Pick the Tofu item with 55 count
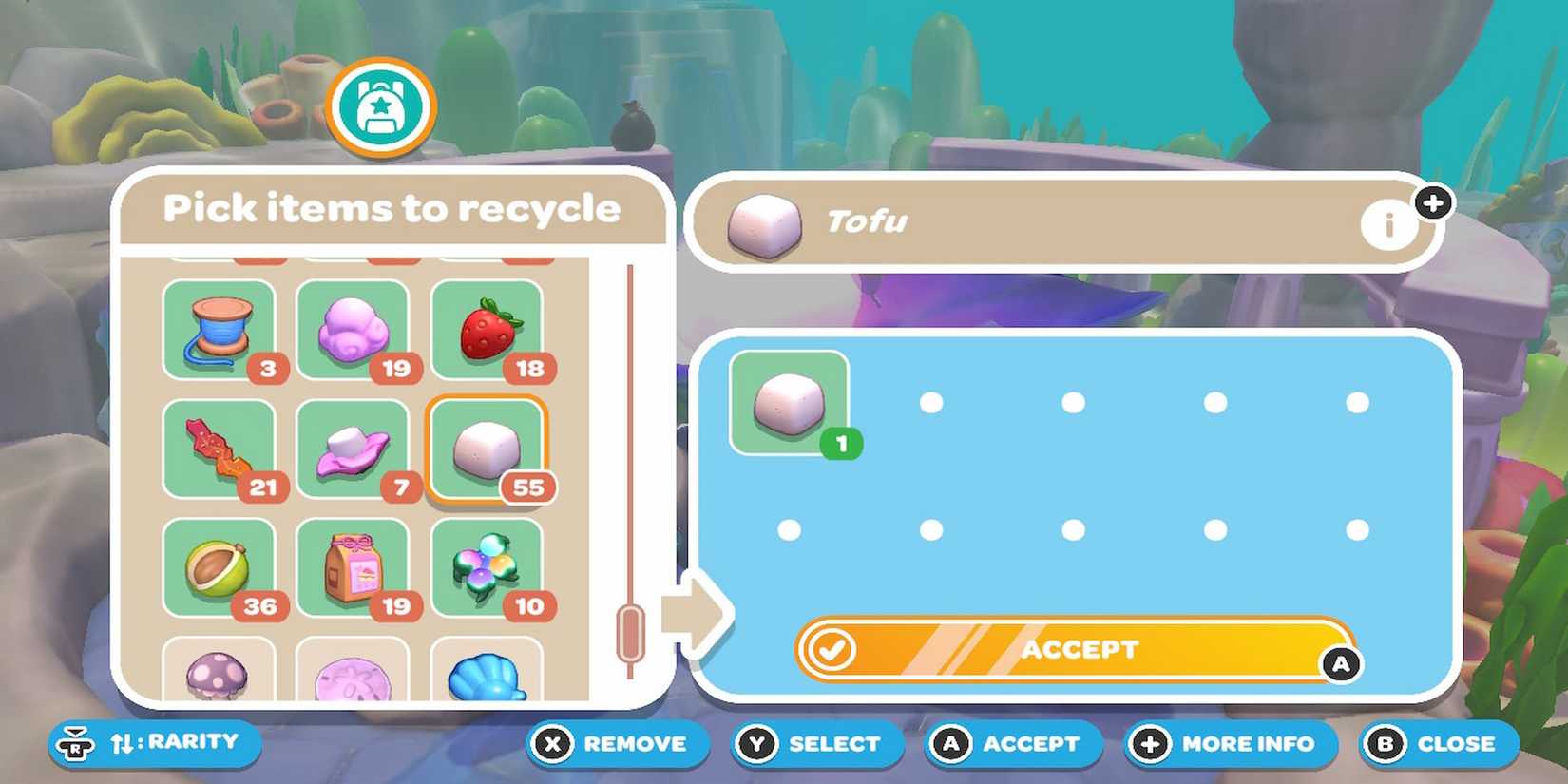Screen dimensions: 1568x784 click(490, 449)
